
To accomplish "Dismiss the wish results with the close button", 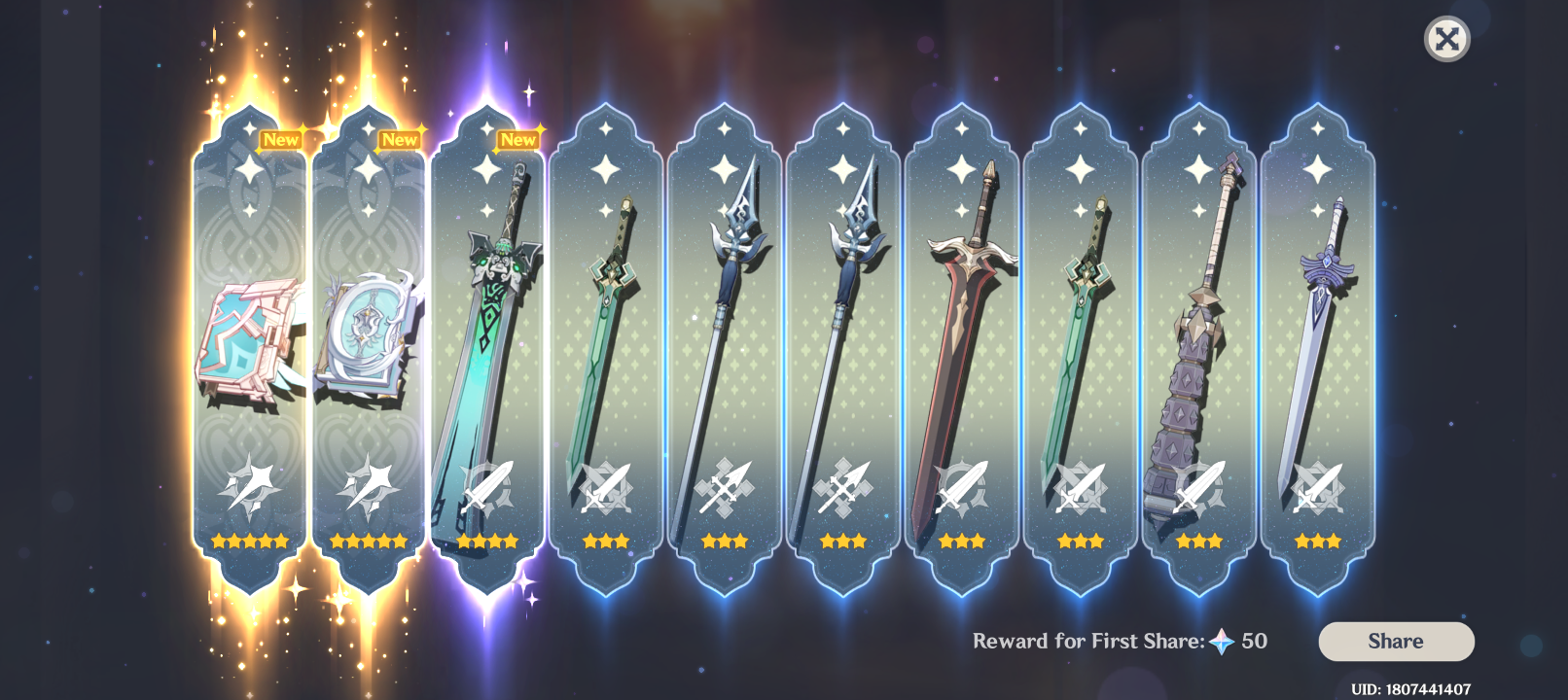I will (x=1446, y=39).
